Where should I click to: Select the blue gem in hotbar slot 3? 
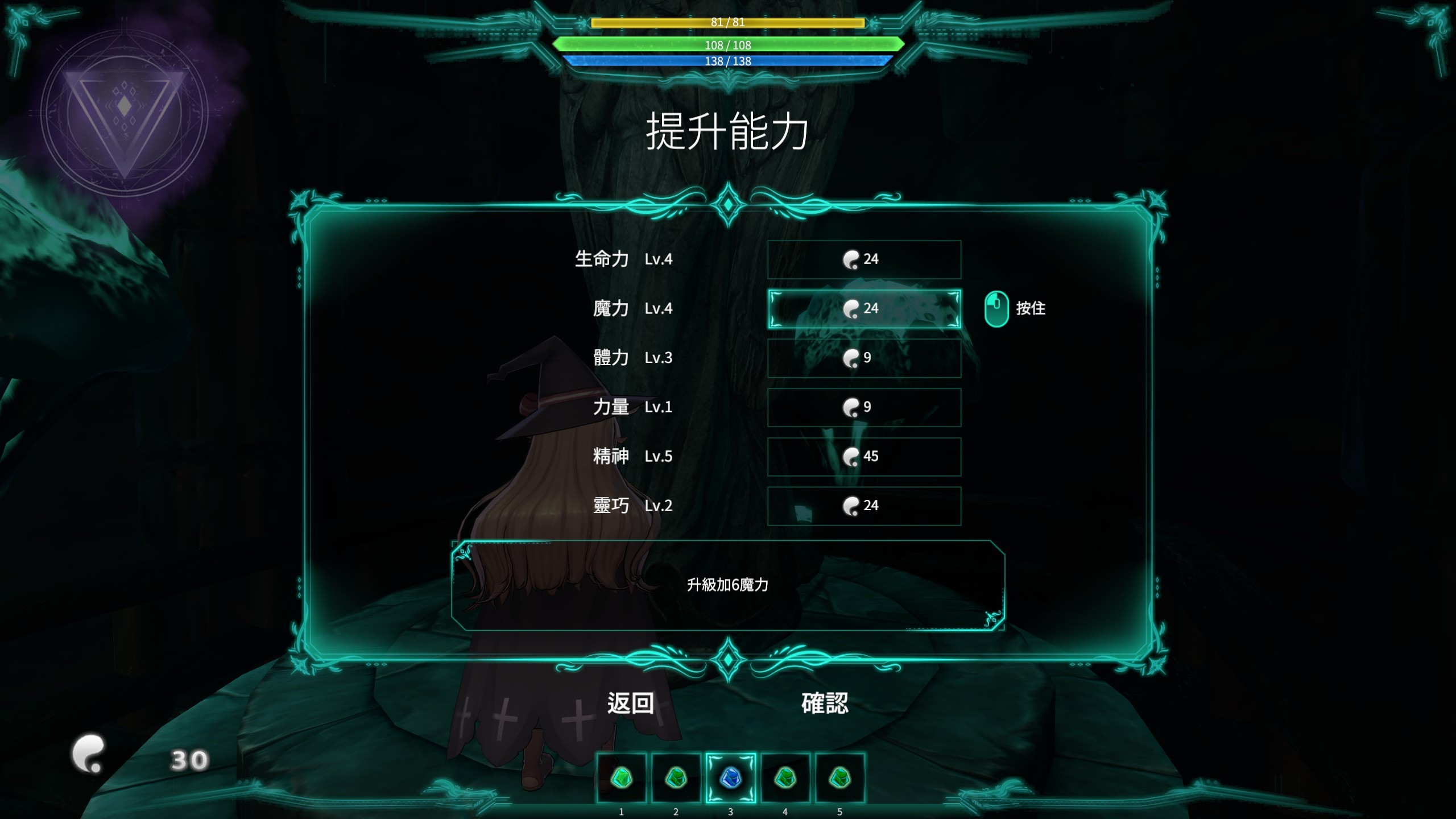[x=730, y=777]
